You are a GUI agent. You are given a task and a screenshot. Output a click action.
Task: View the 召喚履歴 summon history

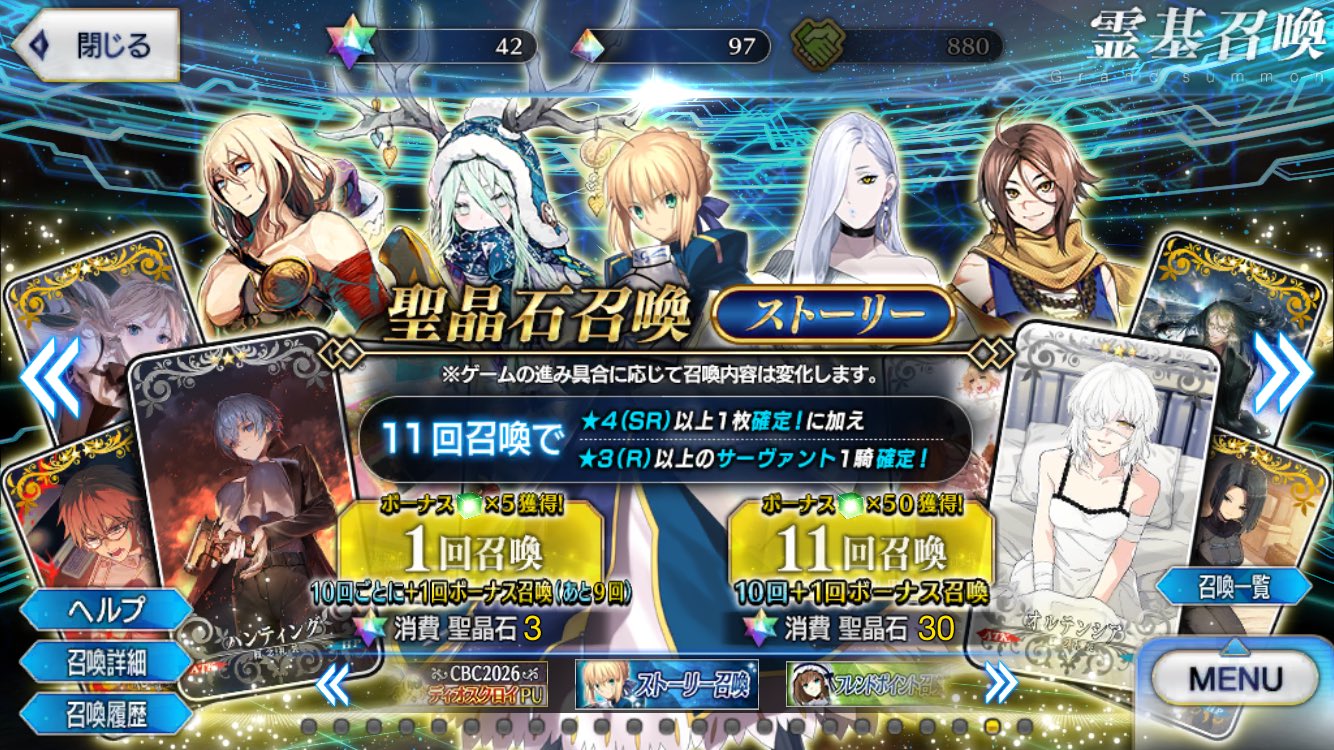[107, 711]
